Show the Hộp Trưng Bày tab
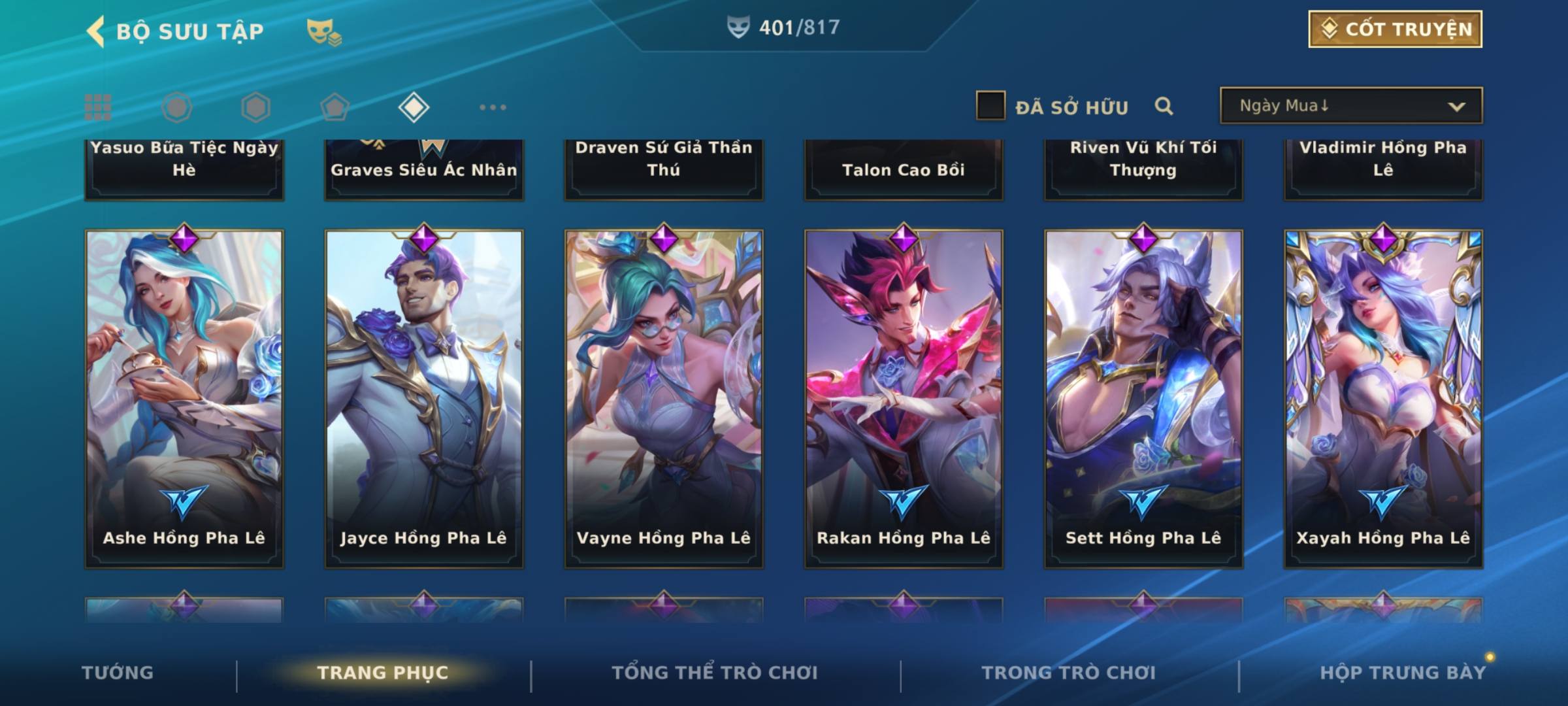The height and width of the screenshot is (706, 1568). click(1403, 673)
